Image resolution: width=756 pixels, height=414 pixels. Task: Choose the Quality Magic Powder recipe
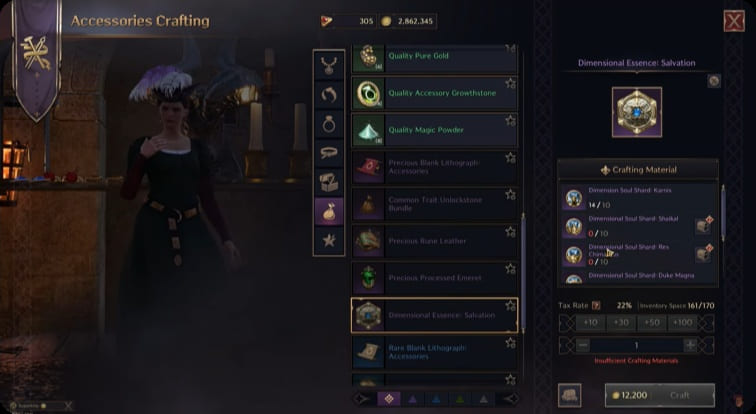click(x=433, y=130)
